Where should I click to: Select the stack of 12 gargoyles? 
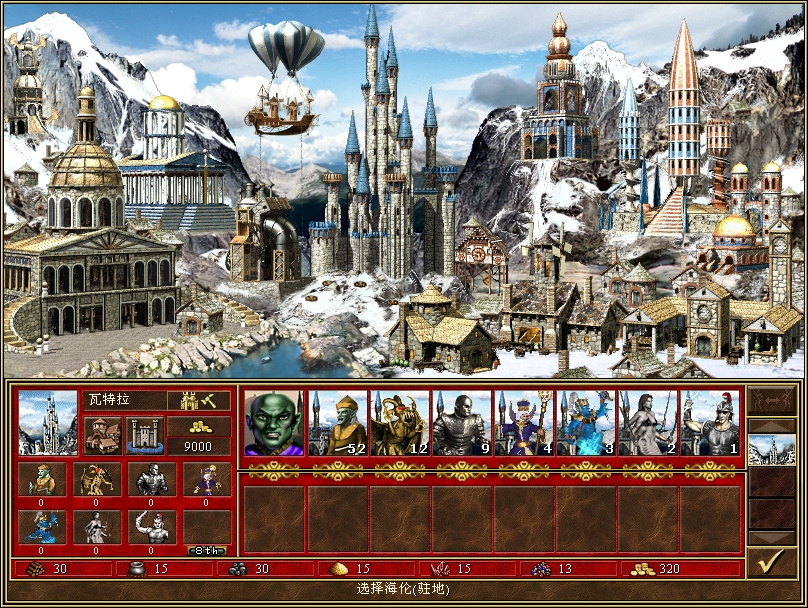tap(399, 424)
